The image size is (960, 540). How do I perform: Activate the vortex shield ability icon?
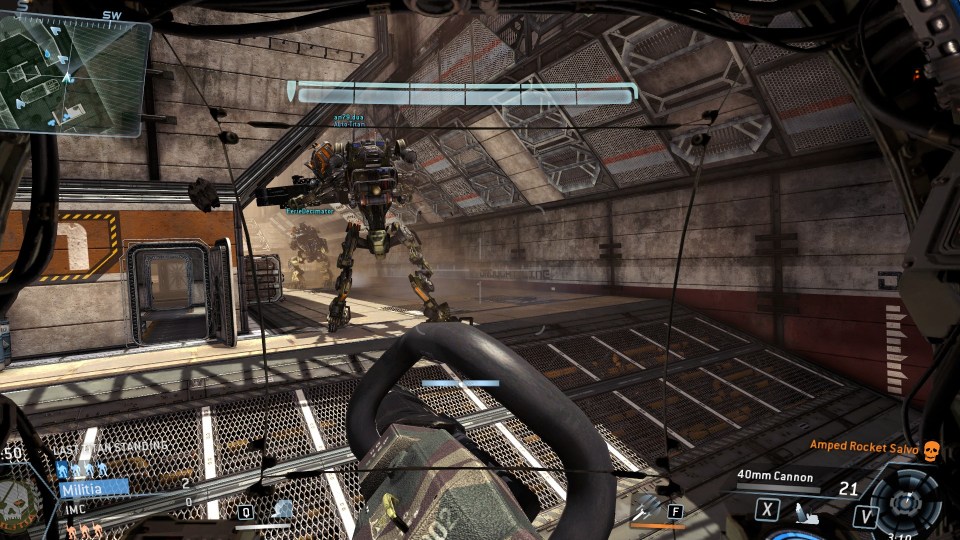[x=283, y=510]
